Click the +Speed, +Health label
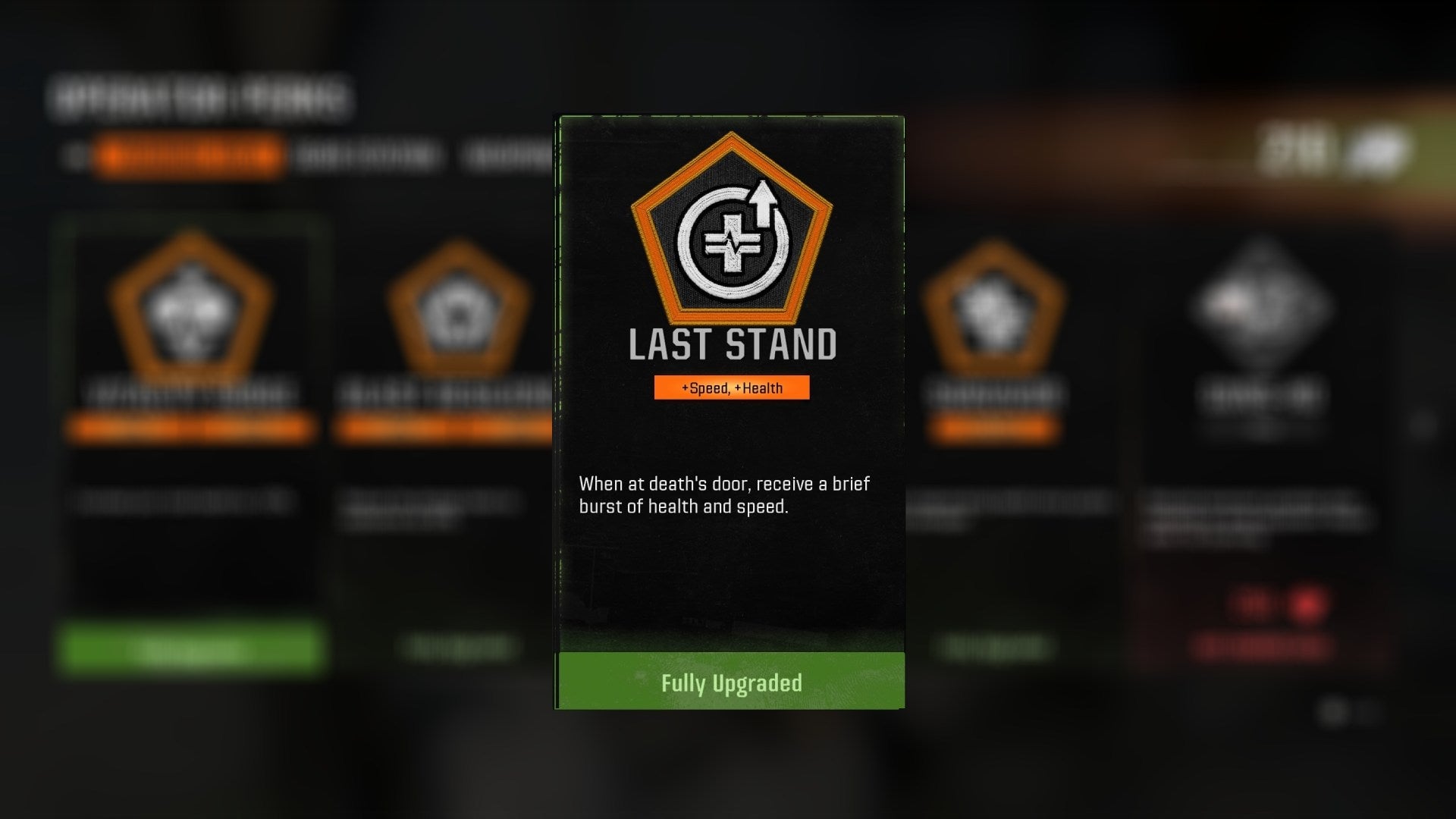1456x819 pixels. 732,387
